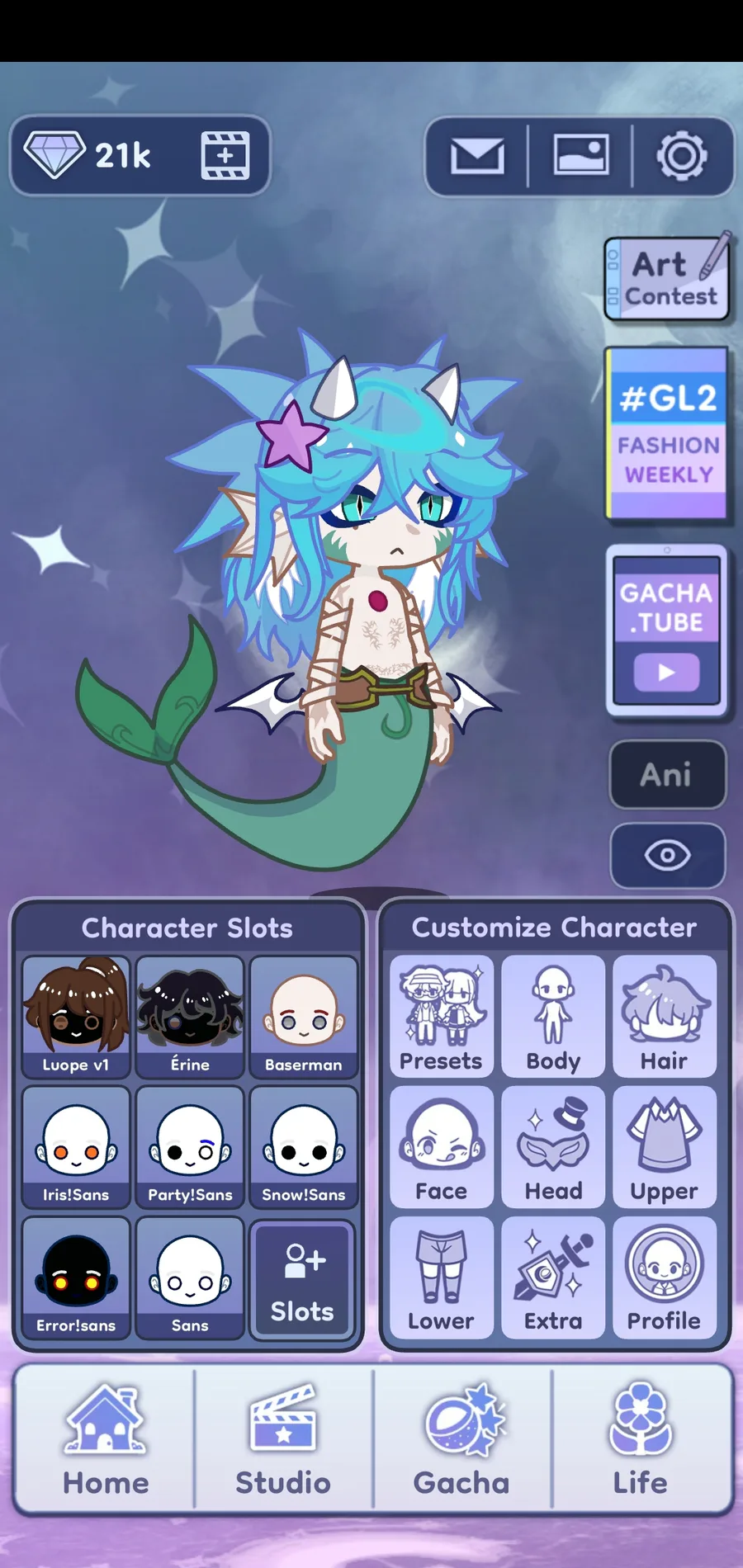Image resolution: width=743 pixels, height=1568 pixels.
Task: Open the mail envelope icon
Action: pyautogui.click(x=477, y=156)
